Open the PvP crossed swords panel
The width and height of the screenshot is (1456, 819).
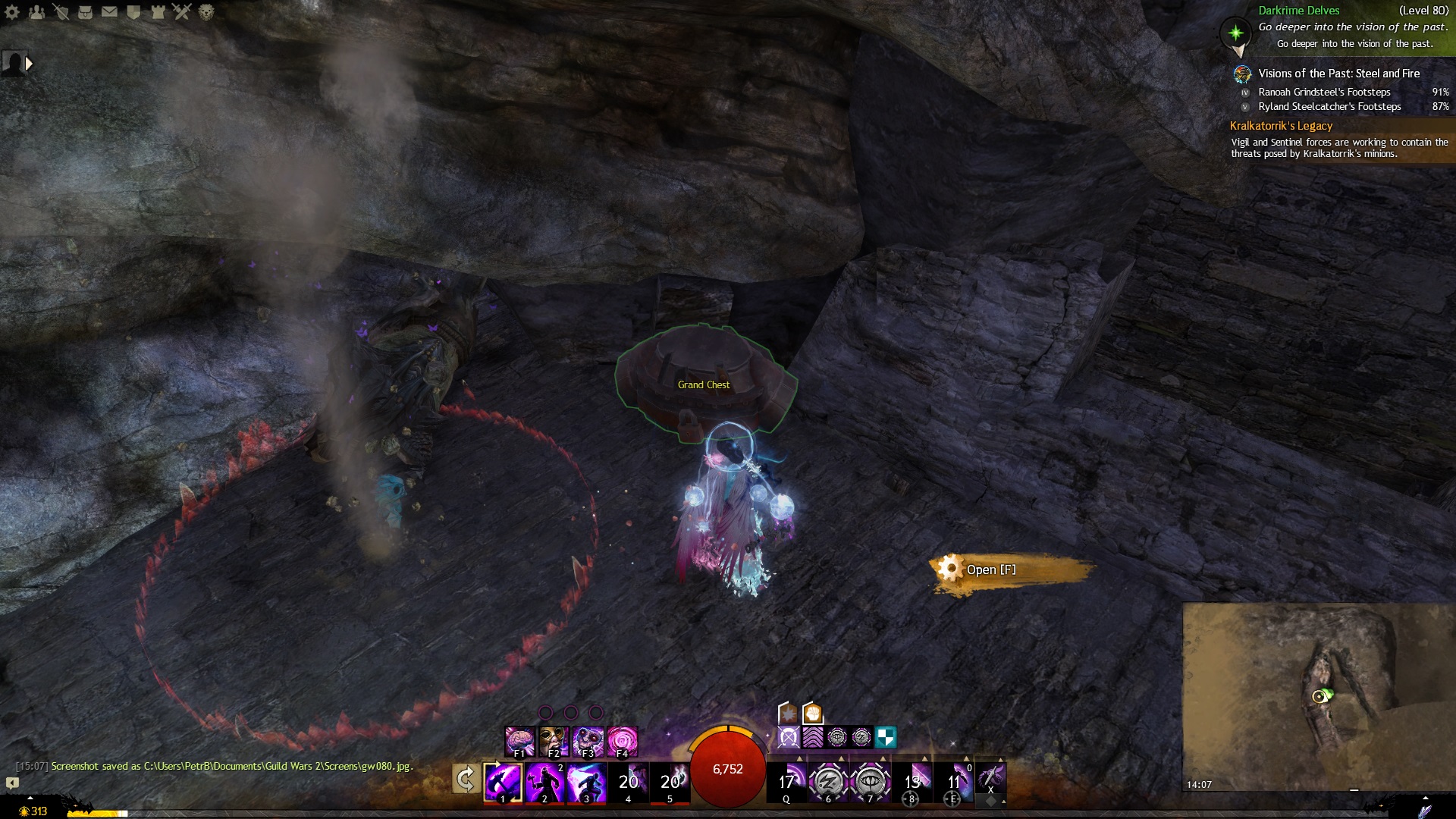click(x=182, y=11)
